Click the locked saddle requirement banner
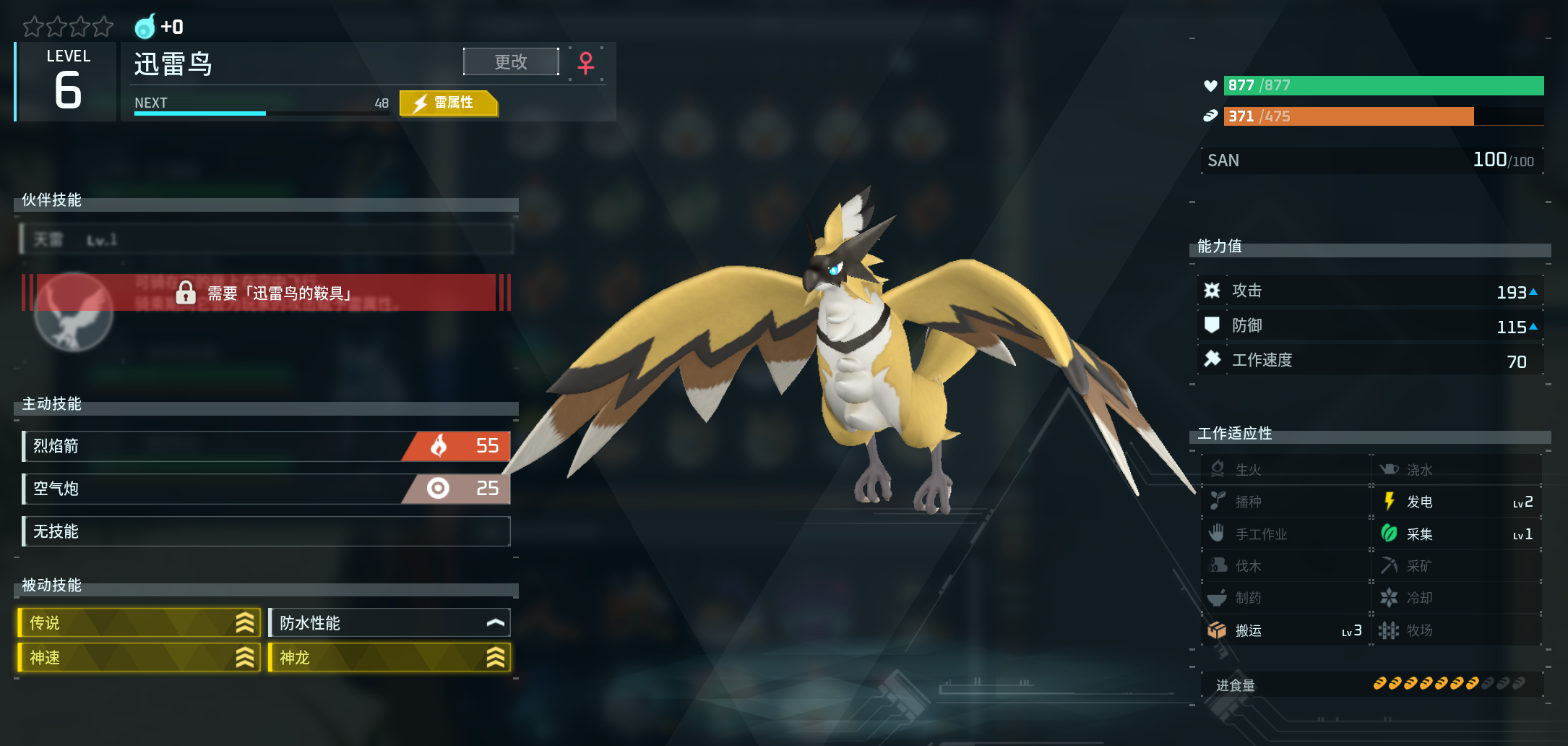This screenshot has width=1568, height=746. pyautogui.click(x=266, y=293)
